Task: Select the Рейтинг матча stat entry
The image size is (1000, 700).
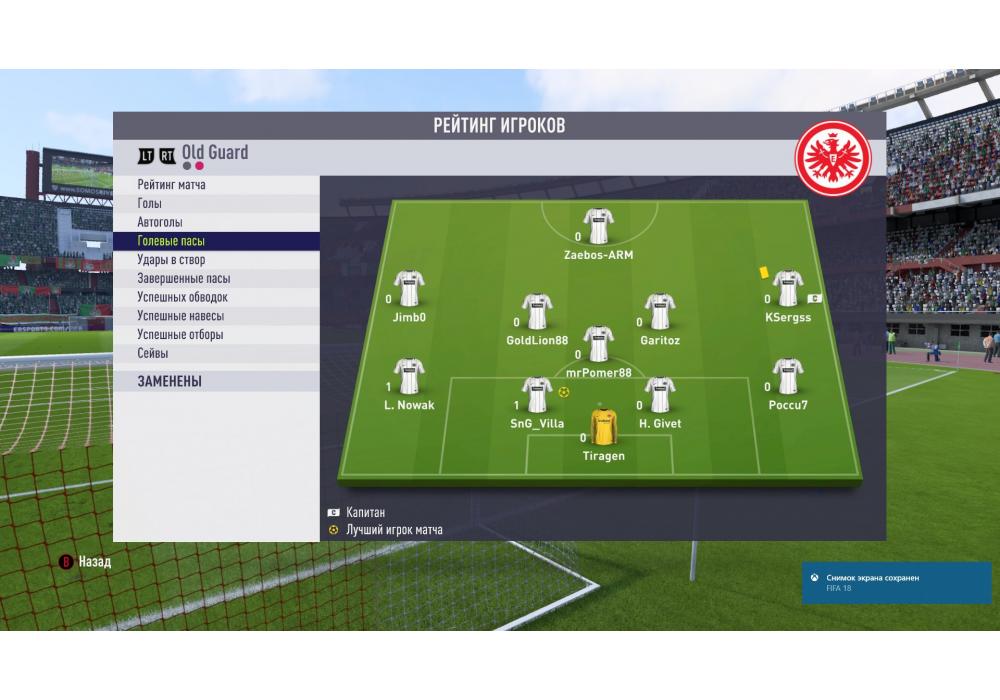Action: 172,185
